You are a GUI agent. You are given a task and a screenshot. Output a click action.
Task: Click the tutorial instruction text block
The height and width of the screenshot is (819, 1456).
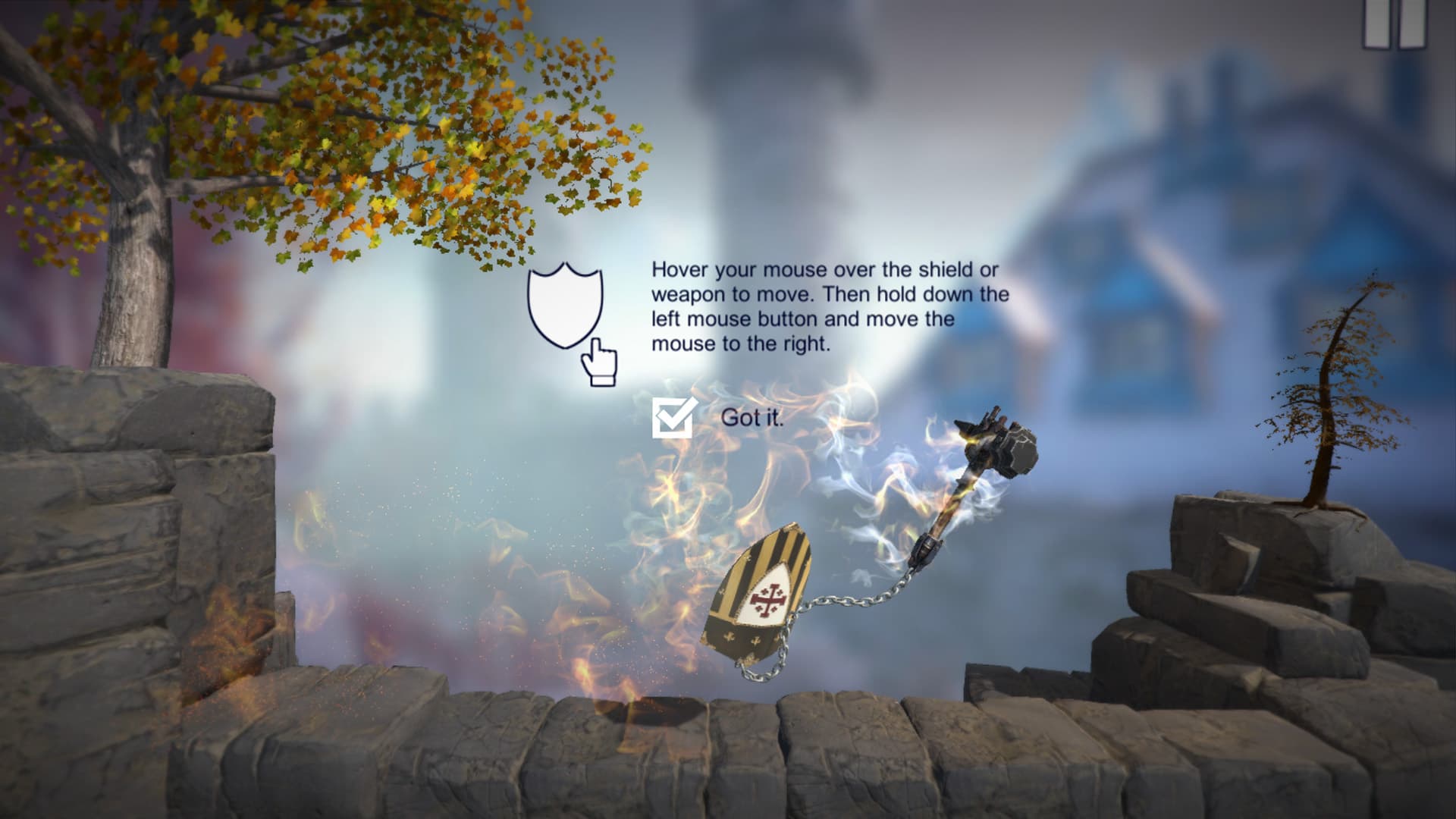pyautogui.click(x=827, y=311)
